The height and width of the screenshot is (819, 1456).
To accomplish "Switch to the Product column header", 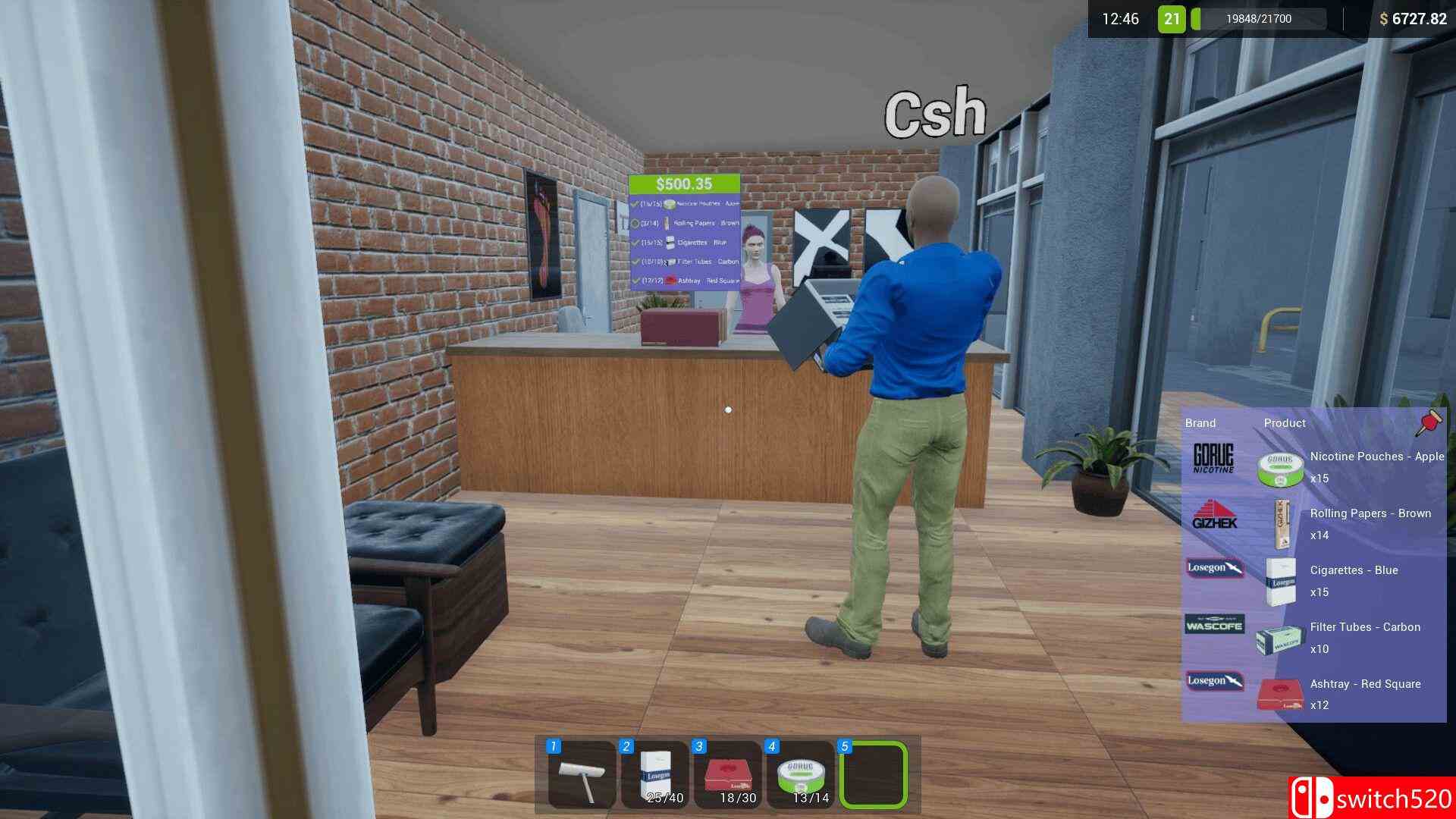I will [x=1285, y=423].
